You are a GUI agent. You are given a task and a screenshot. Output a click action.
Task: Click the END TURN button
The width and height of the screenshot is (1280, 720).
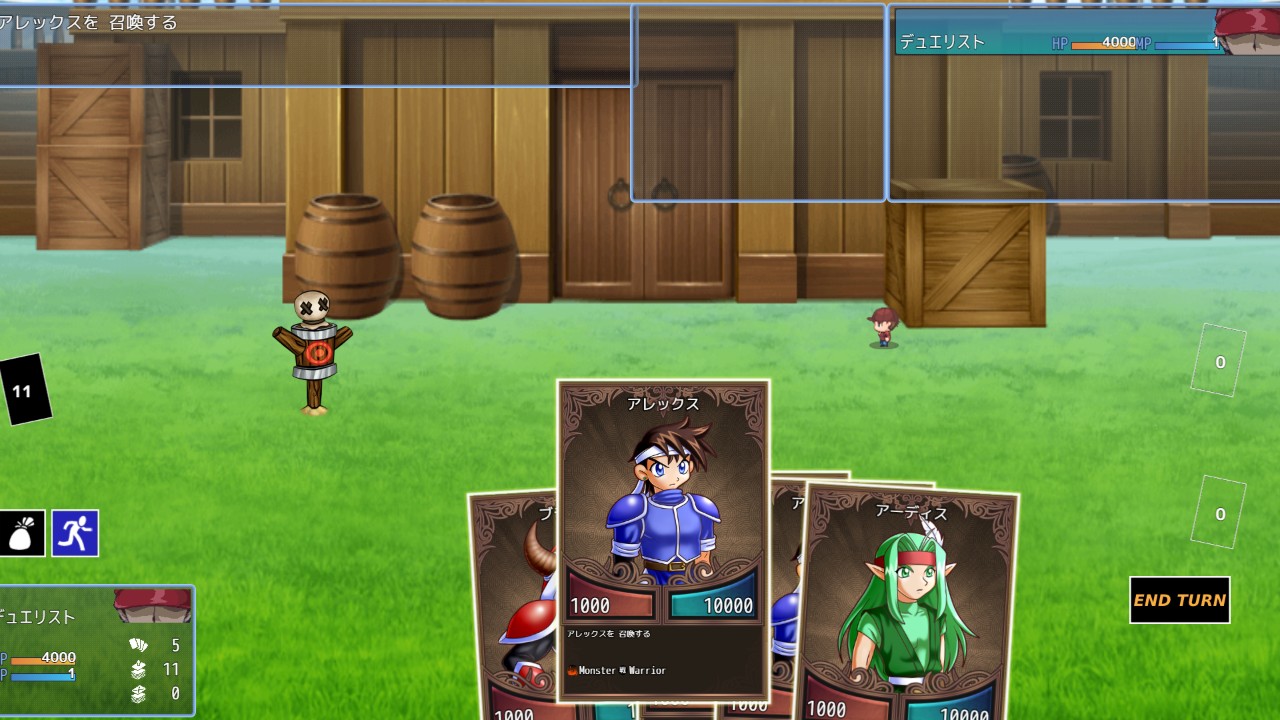[1179, 600]
